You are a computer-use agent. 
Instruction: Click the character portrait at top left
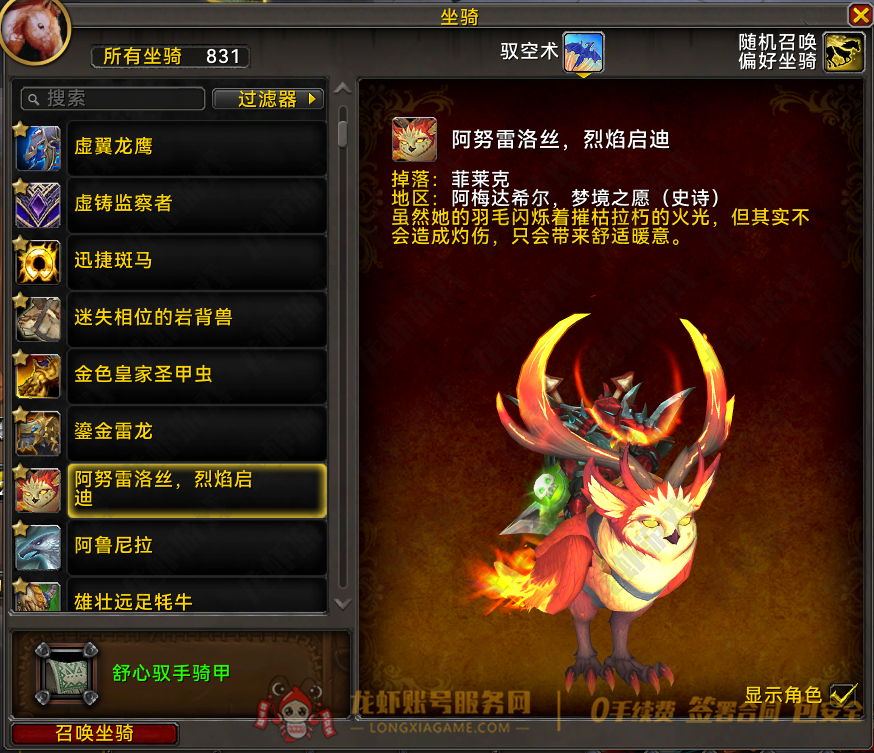pos(34,27)
